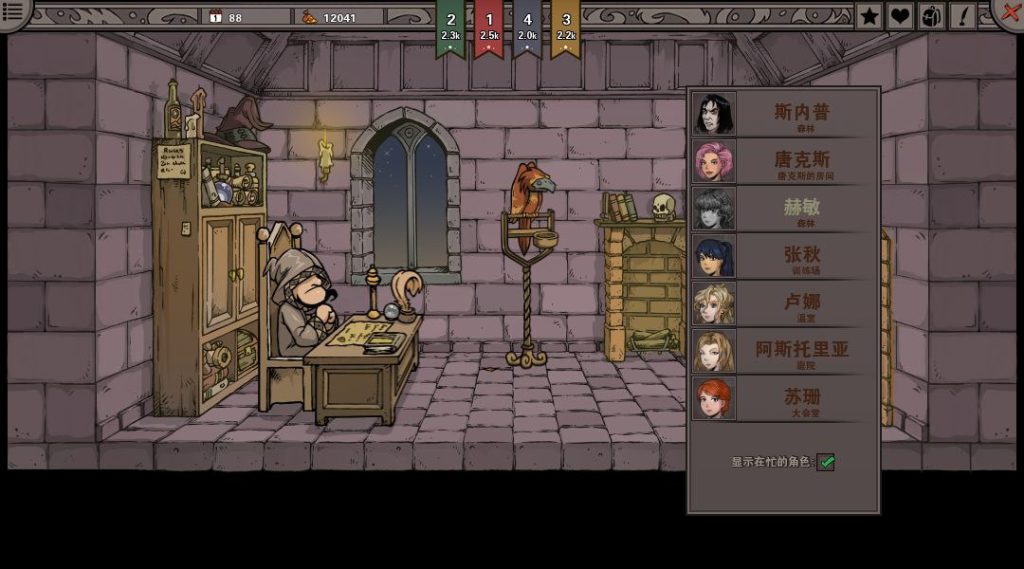Click the heart icon button
Viewport: 1024px width, 569px height.
(900, 16)
